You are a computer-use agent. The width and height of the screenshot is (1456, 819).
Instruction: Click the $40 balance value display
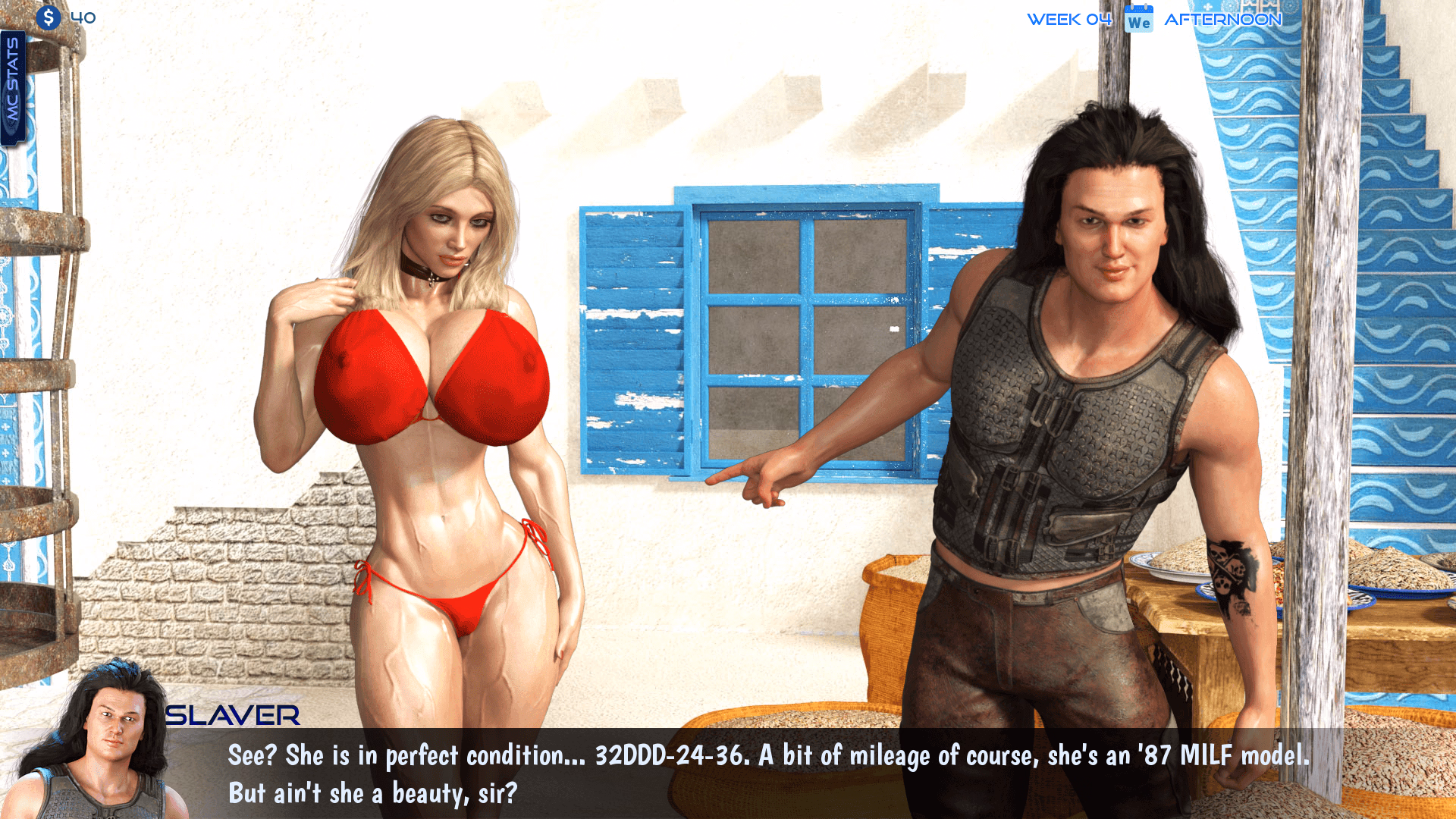(83, 18)
